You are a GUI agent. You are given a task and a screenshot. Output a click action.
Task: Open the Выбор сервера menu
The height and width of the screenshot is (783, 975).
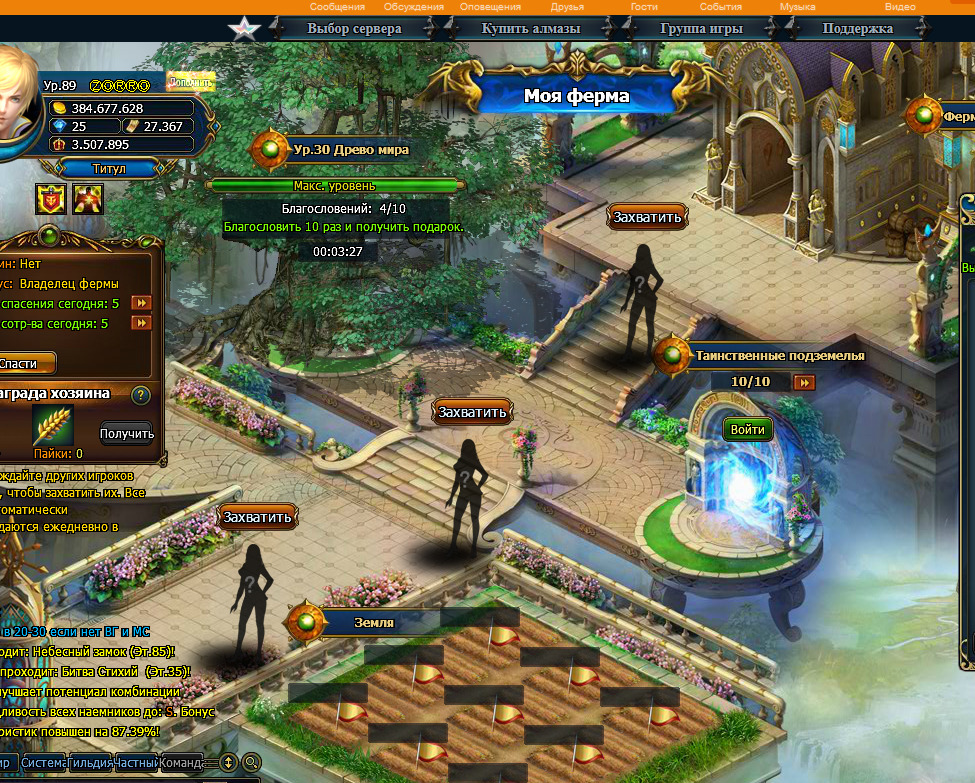click(x=354, y=28)
